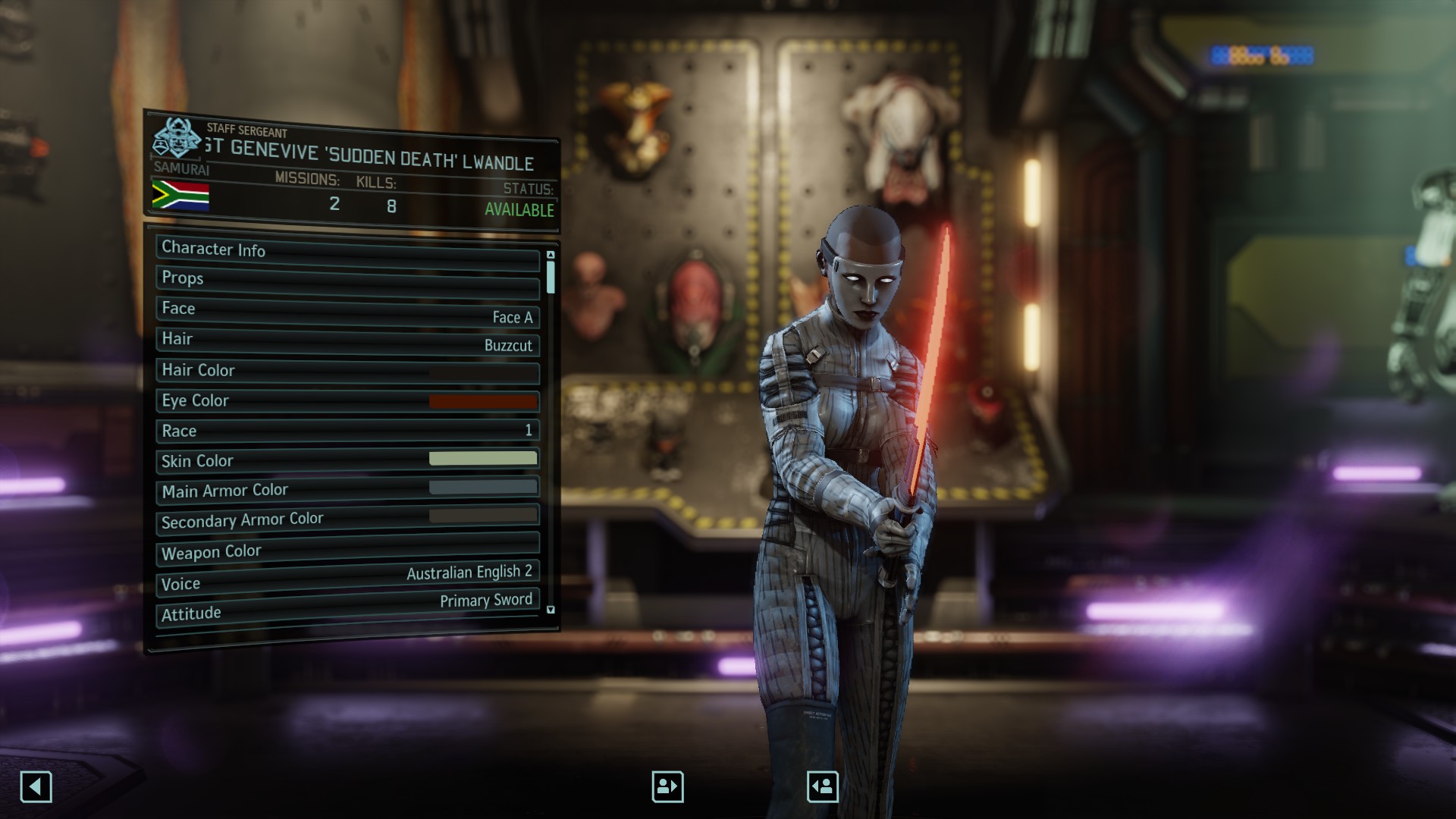Pick a new Eye Color
This screenshot has width=1456, height=819.
(347, 401)
